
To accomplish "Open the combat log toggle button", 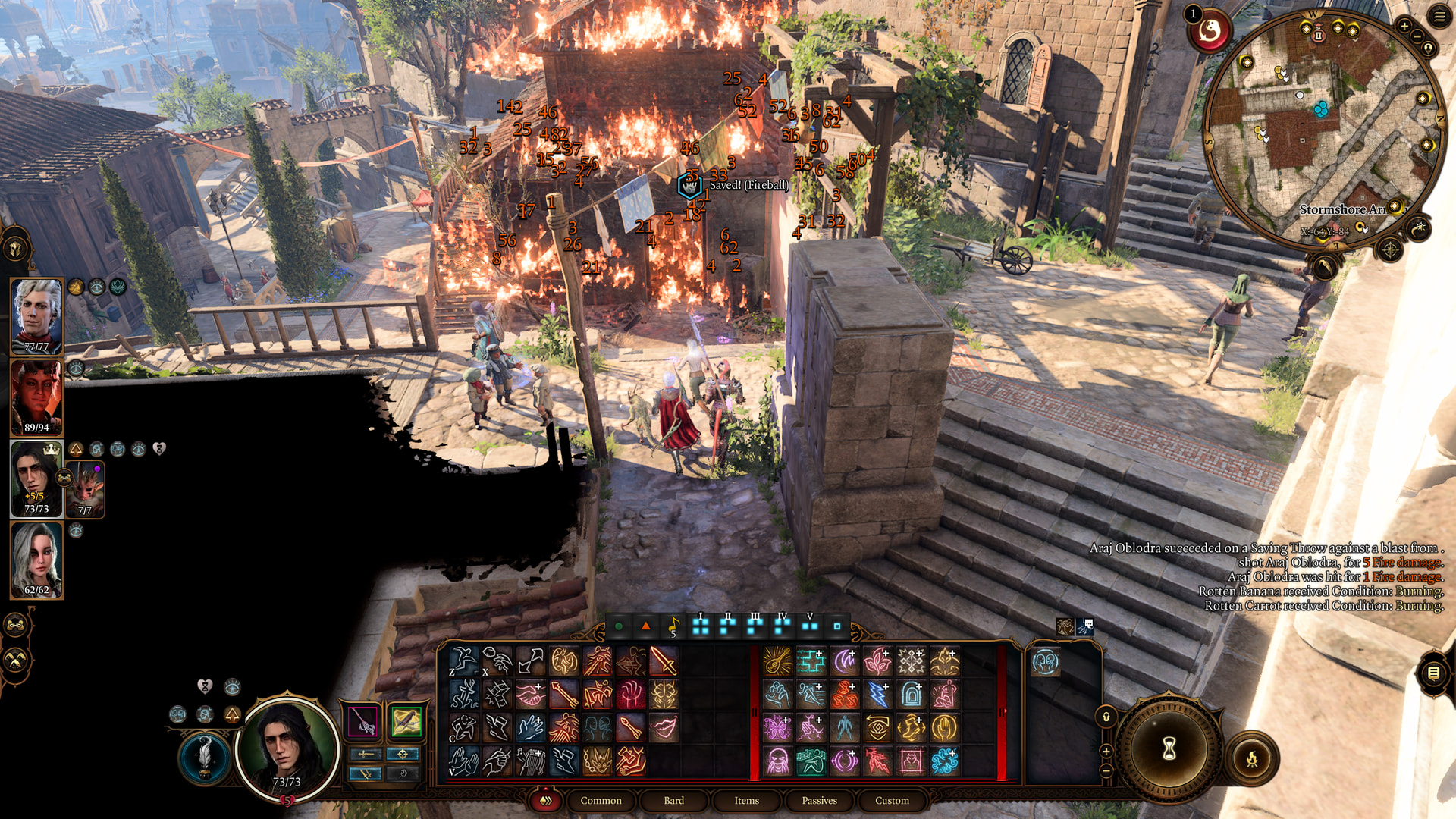I will 1433,673.
